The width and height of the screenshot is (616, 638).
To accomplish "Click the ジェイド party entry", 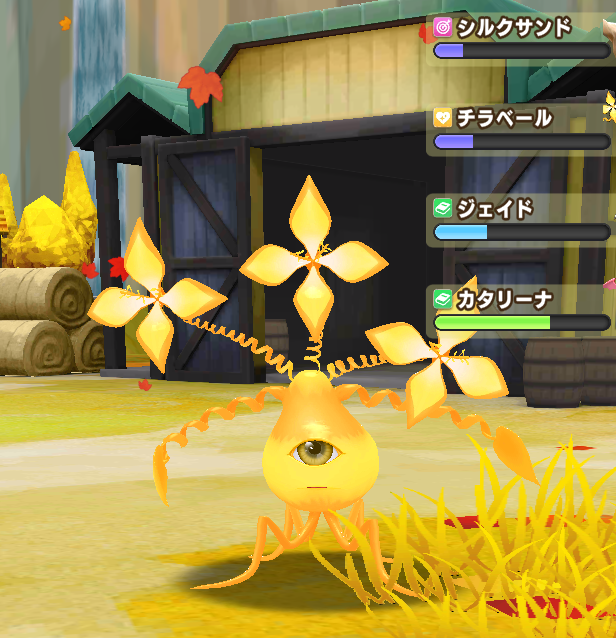I will click(520, 220).
